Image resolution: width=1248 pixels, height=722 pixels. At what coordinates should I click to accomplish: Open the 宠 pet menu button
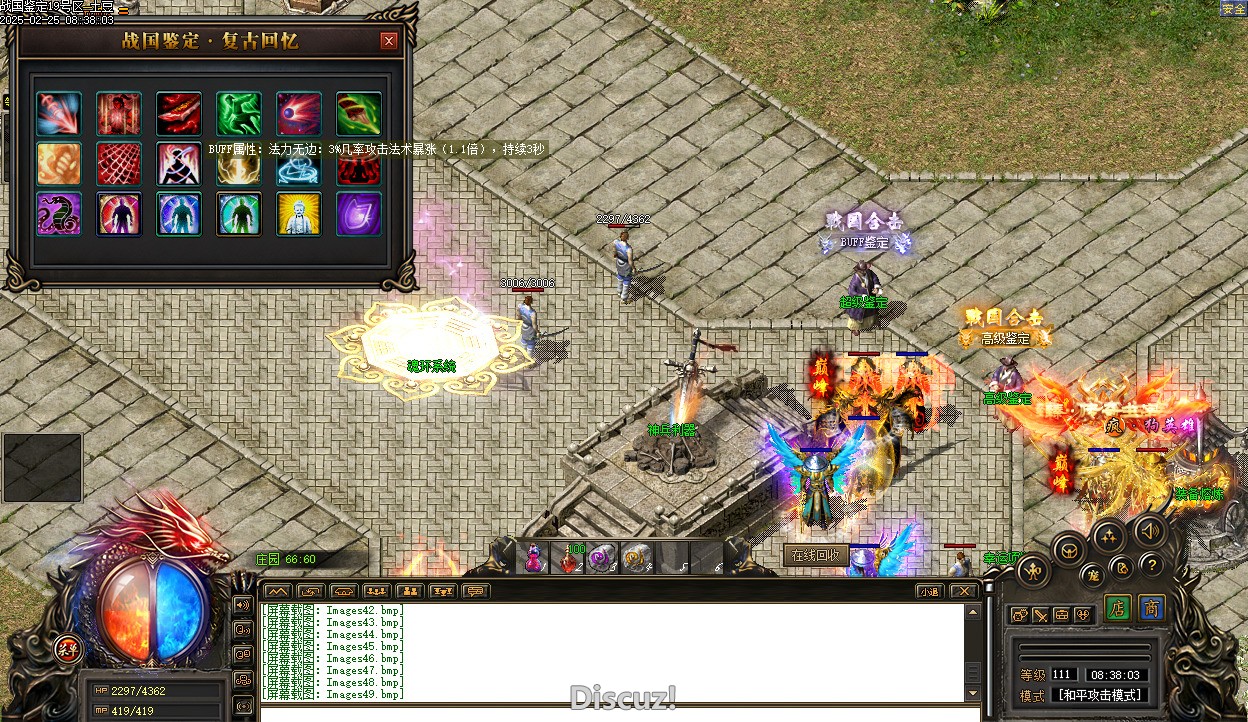[x=1093, y=575]
